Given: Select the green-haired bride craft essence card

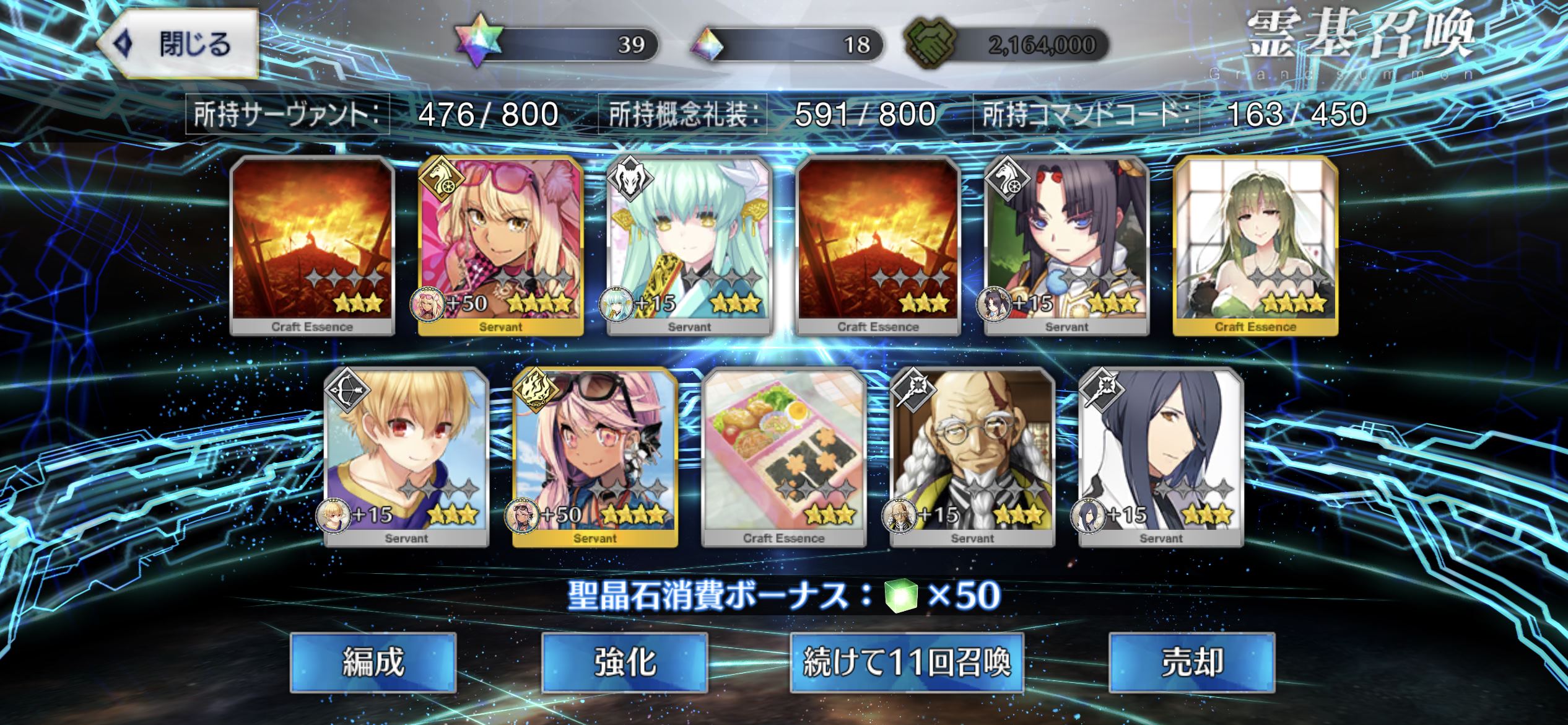Looking at the screenshot, I should pyautogui.click(x=1255, y=245).
